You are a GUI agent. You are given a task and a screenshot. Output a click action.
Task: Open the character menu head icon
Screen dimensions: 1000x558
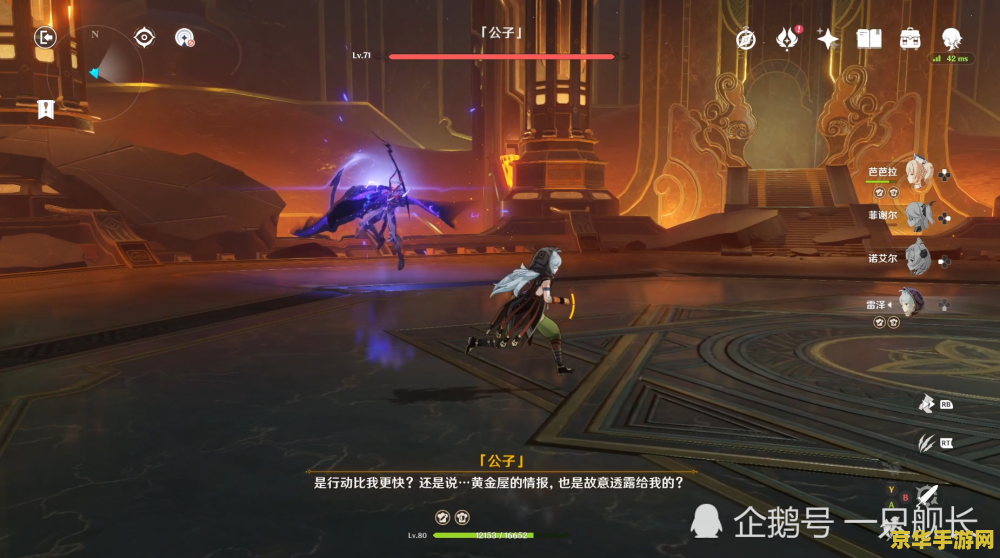[x=952, y=39]
